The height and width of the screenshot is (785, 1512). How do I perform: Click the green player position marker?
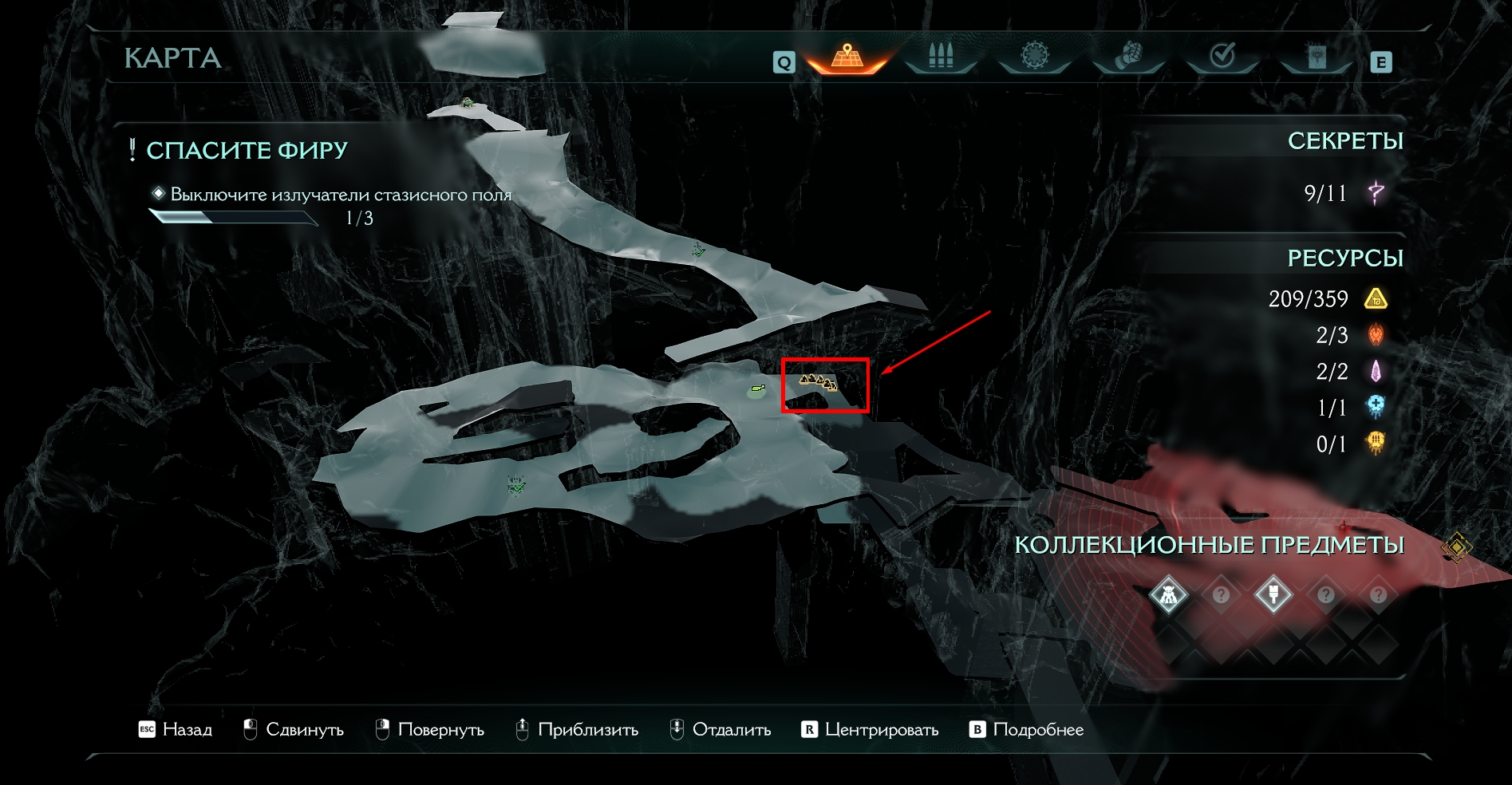click(x=757, y=390)
